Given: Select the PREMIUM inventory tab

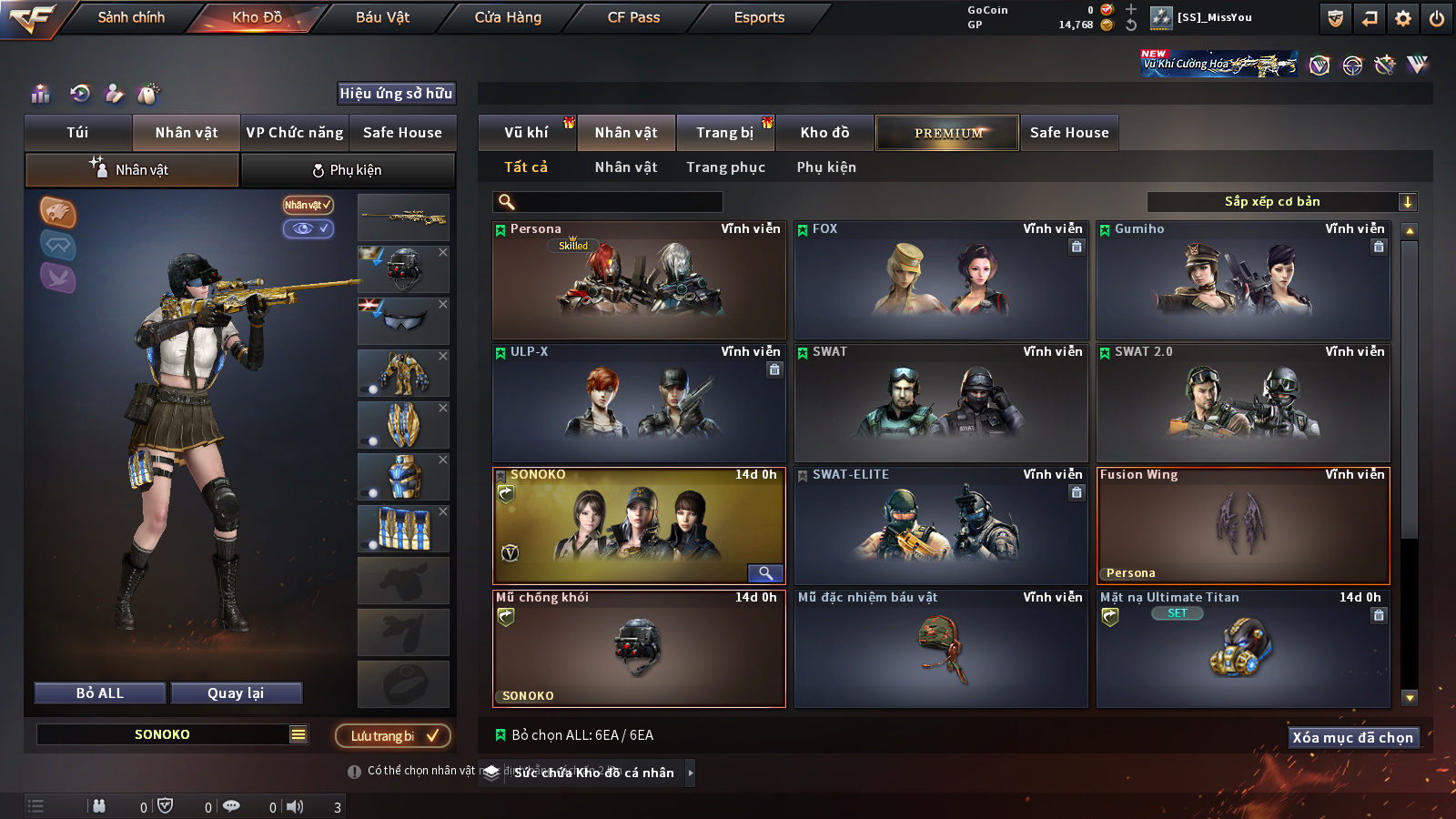Looking at the screenshot, I should (947, 133).
